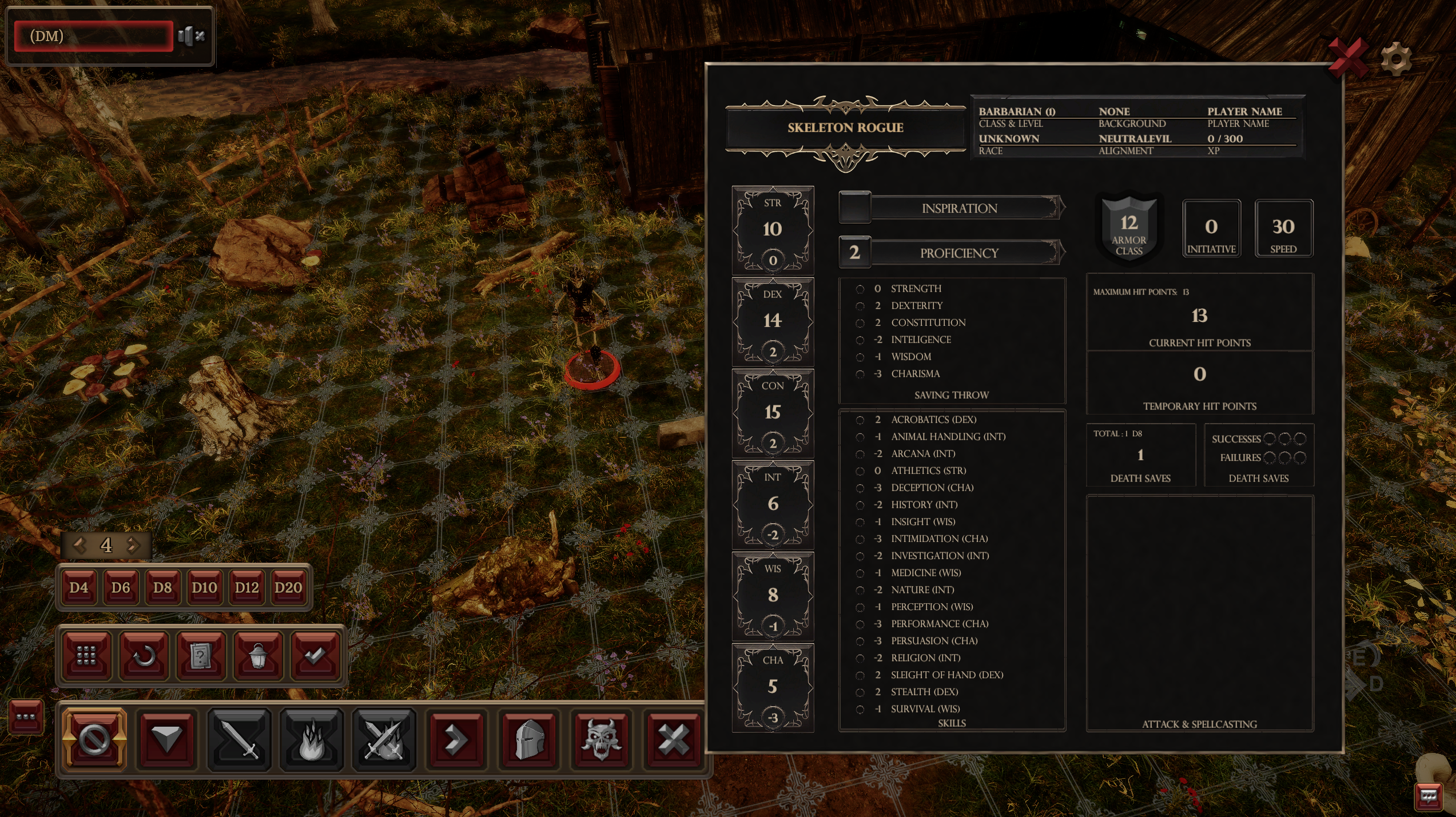Select the single sword attack icon
The height and width of the screenshot is (817, 1456).
point(239,740)
